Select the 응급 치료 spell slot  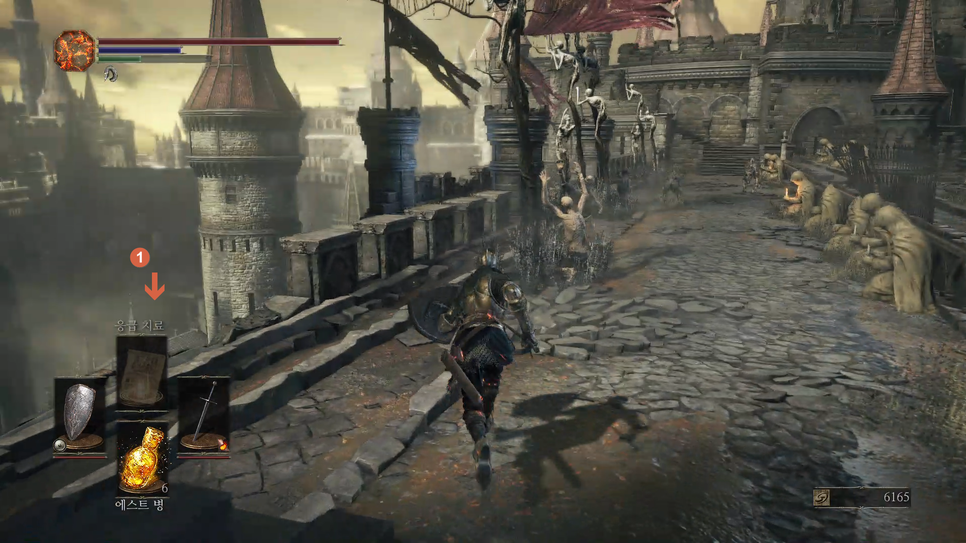click(x=141, y=372)
